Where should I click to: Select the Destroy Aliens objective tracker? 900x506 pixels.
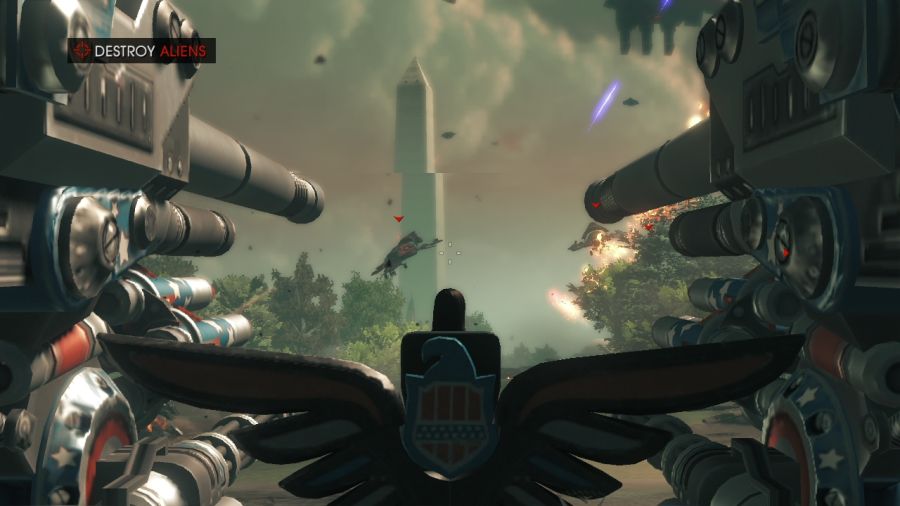(x=142, y=50)
